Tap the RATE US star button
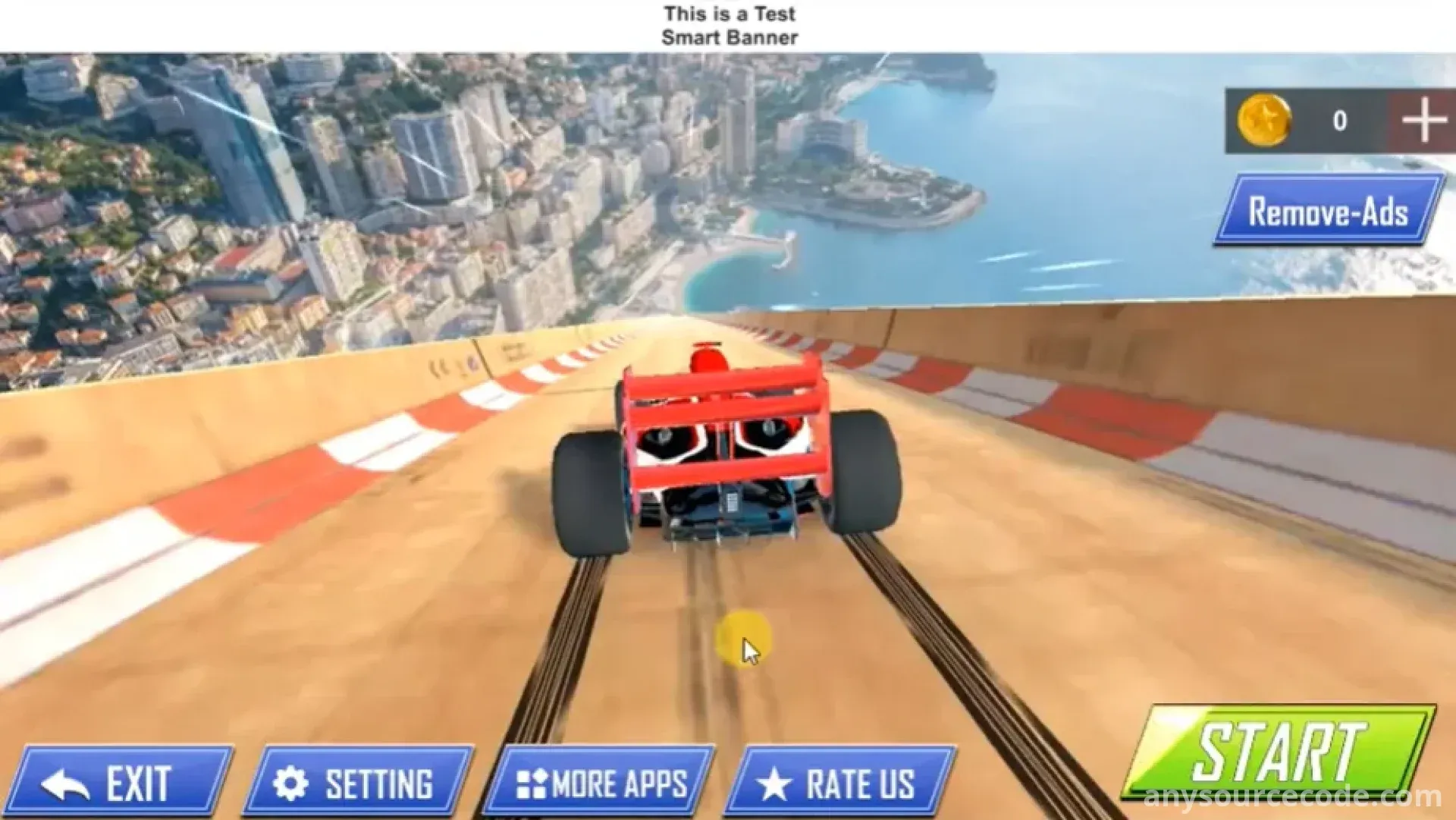The height and width of the screenshot is (820, 1456). coord(841,782)
